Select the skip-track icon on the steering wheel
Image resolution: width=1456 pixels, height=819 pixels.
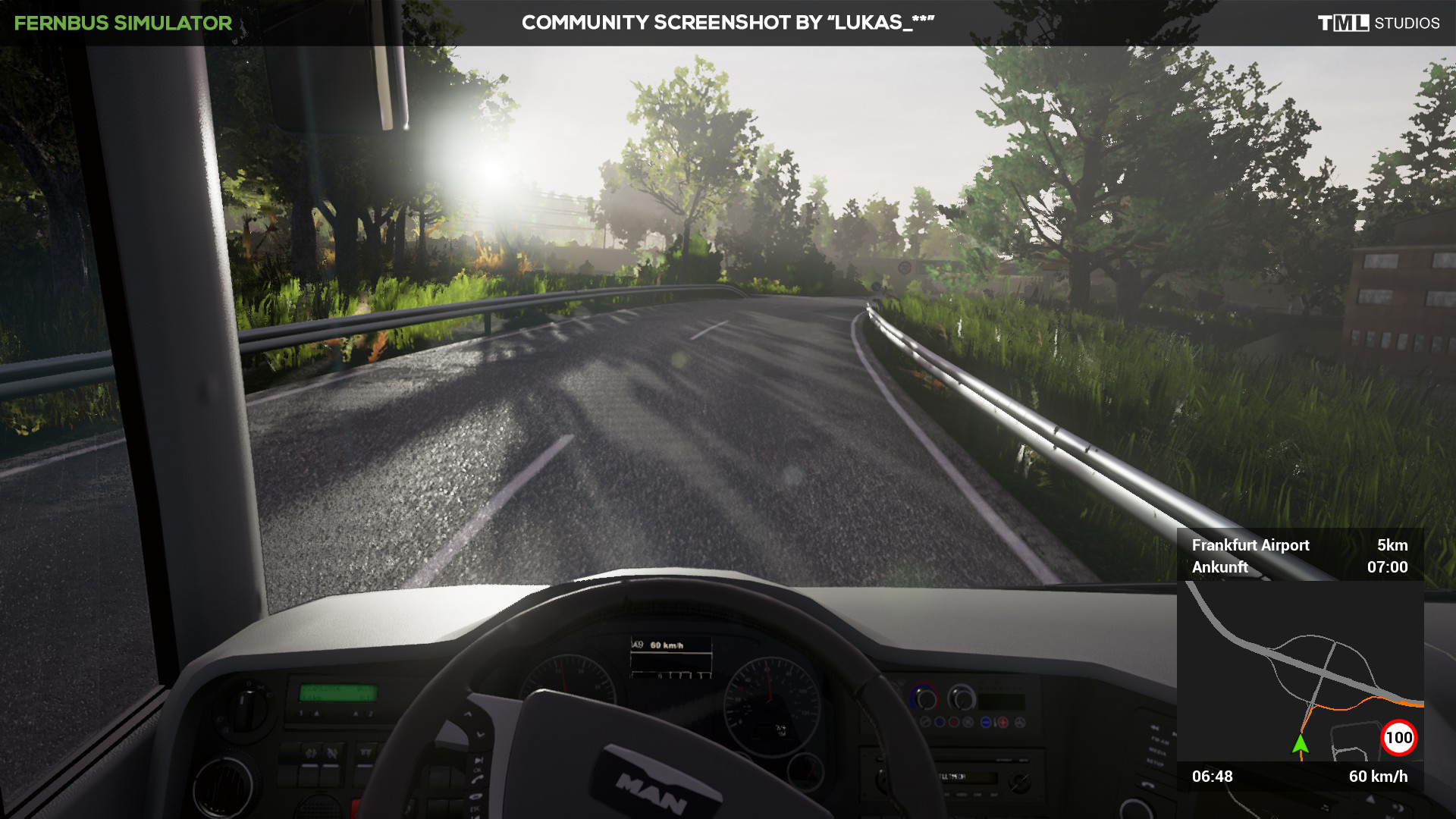tap(479, 760)
